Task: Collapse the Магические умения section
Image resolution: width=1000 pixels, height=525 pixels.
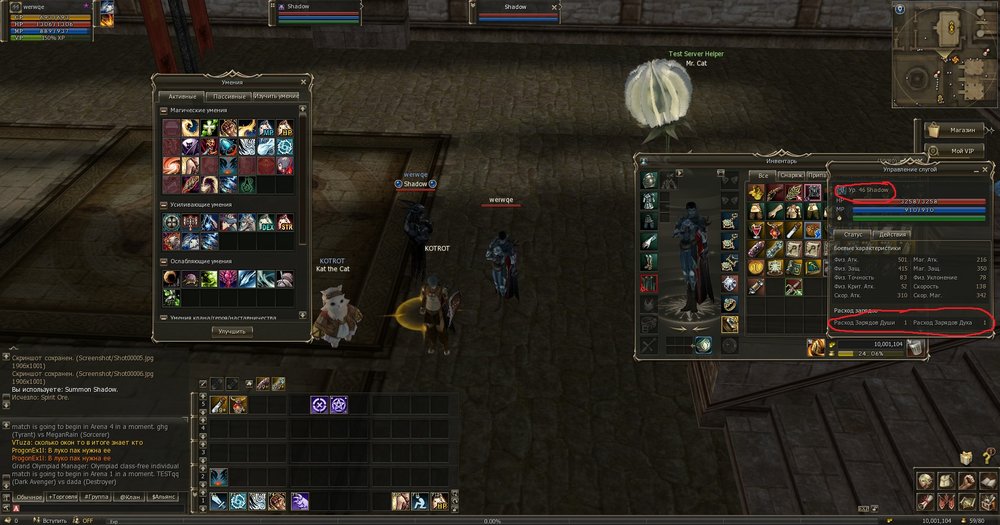Action: [163, 110]
